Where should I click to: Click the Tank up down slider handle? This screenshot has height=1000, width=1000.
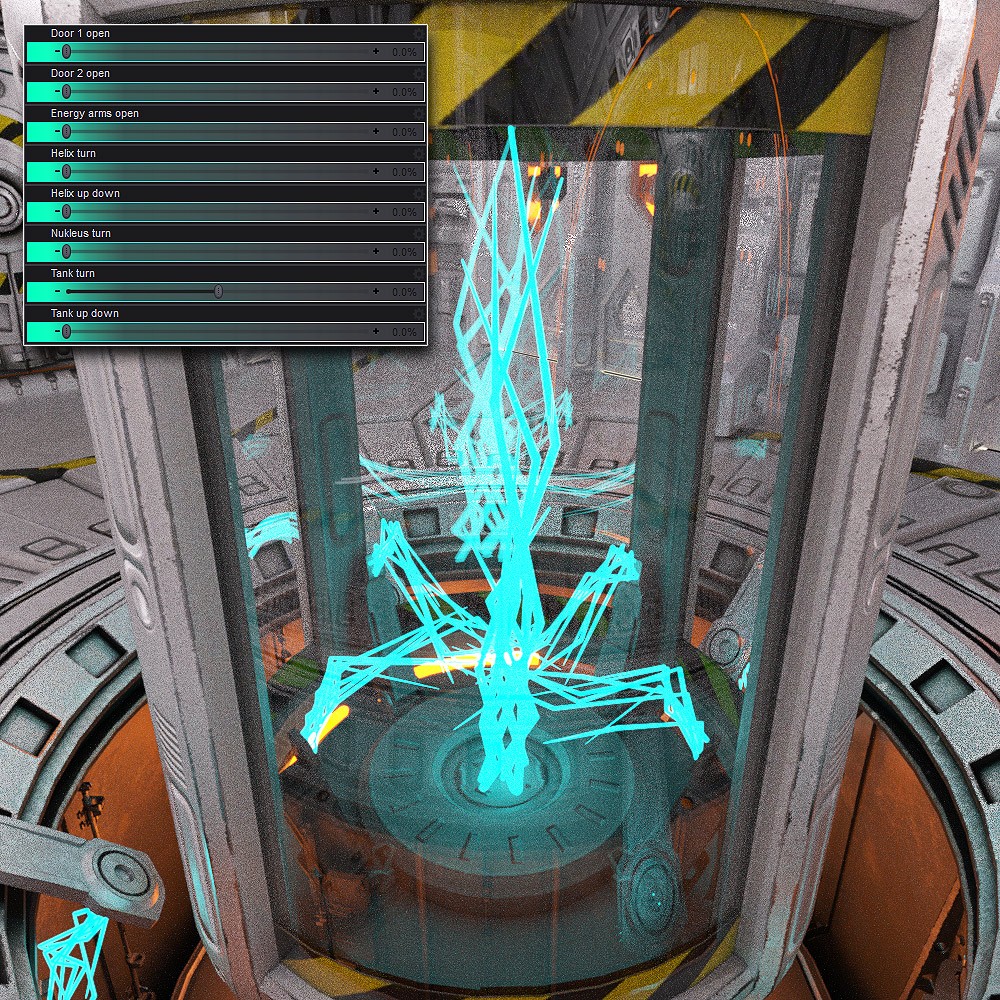pyautogui.click(x=66, y=331)
